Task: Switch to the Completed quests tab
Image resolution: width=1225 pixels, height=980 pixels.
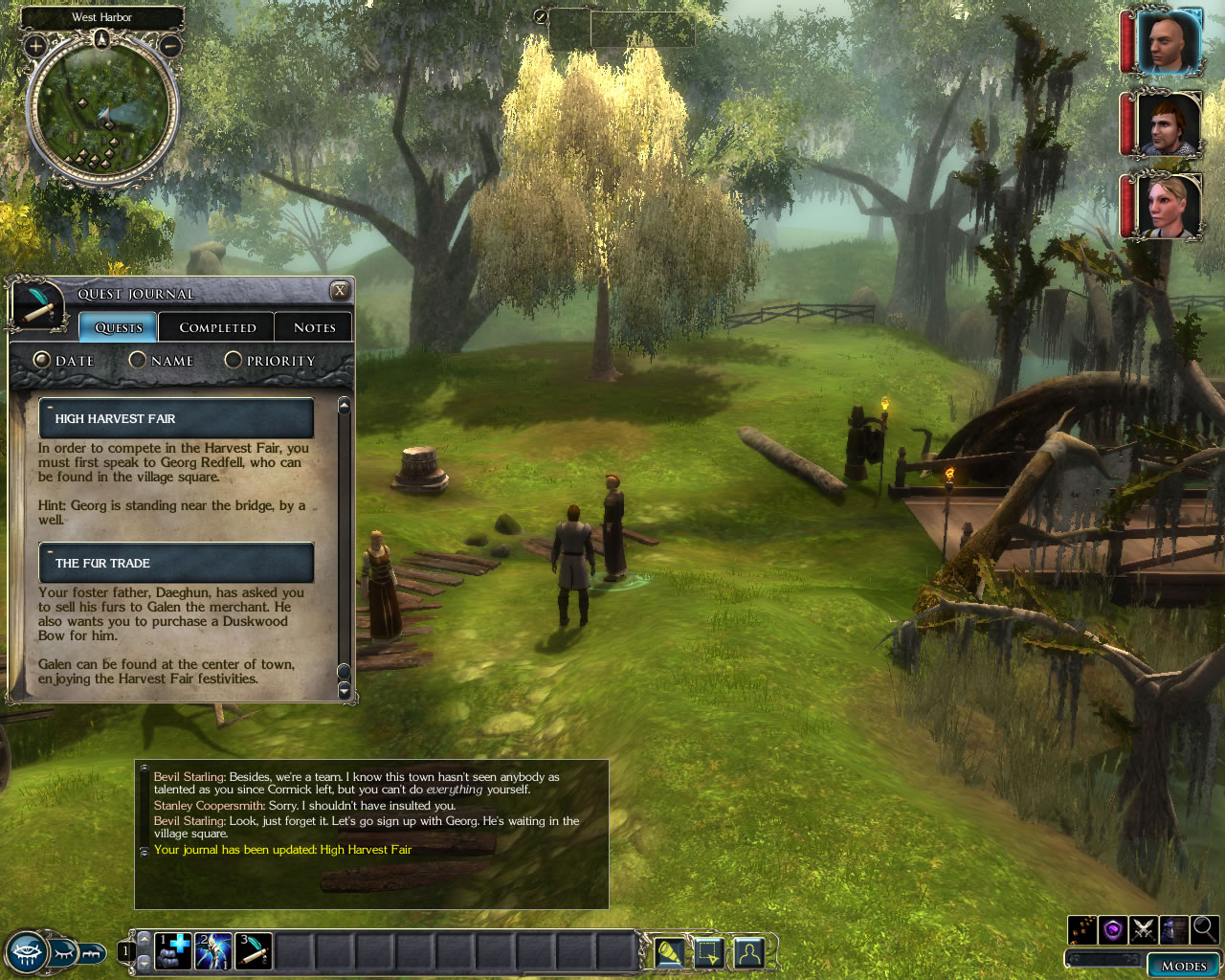Action: [217, 327]
